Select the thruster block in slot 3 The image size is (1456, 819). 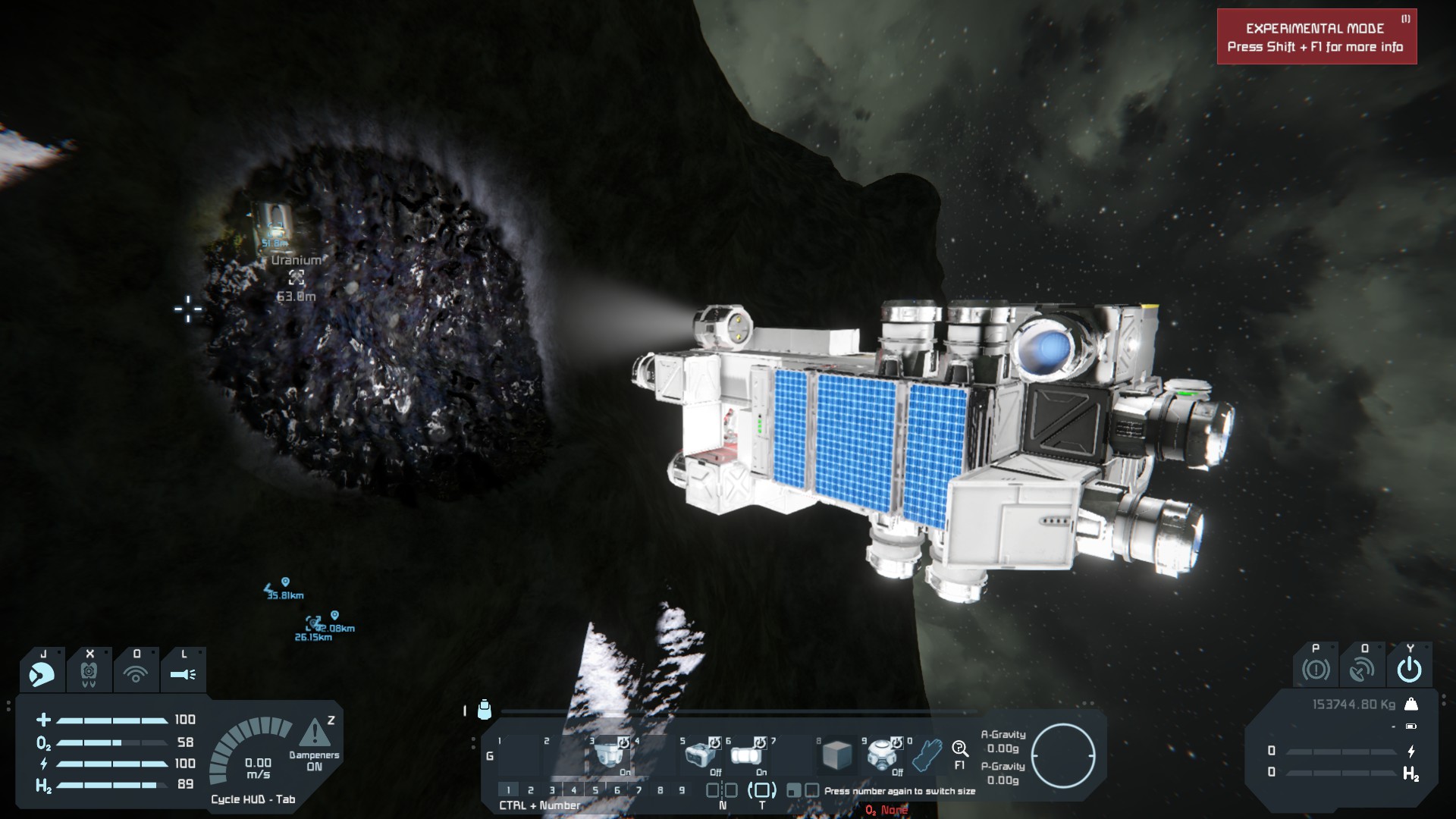609,755
